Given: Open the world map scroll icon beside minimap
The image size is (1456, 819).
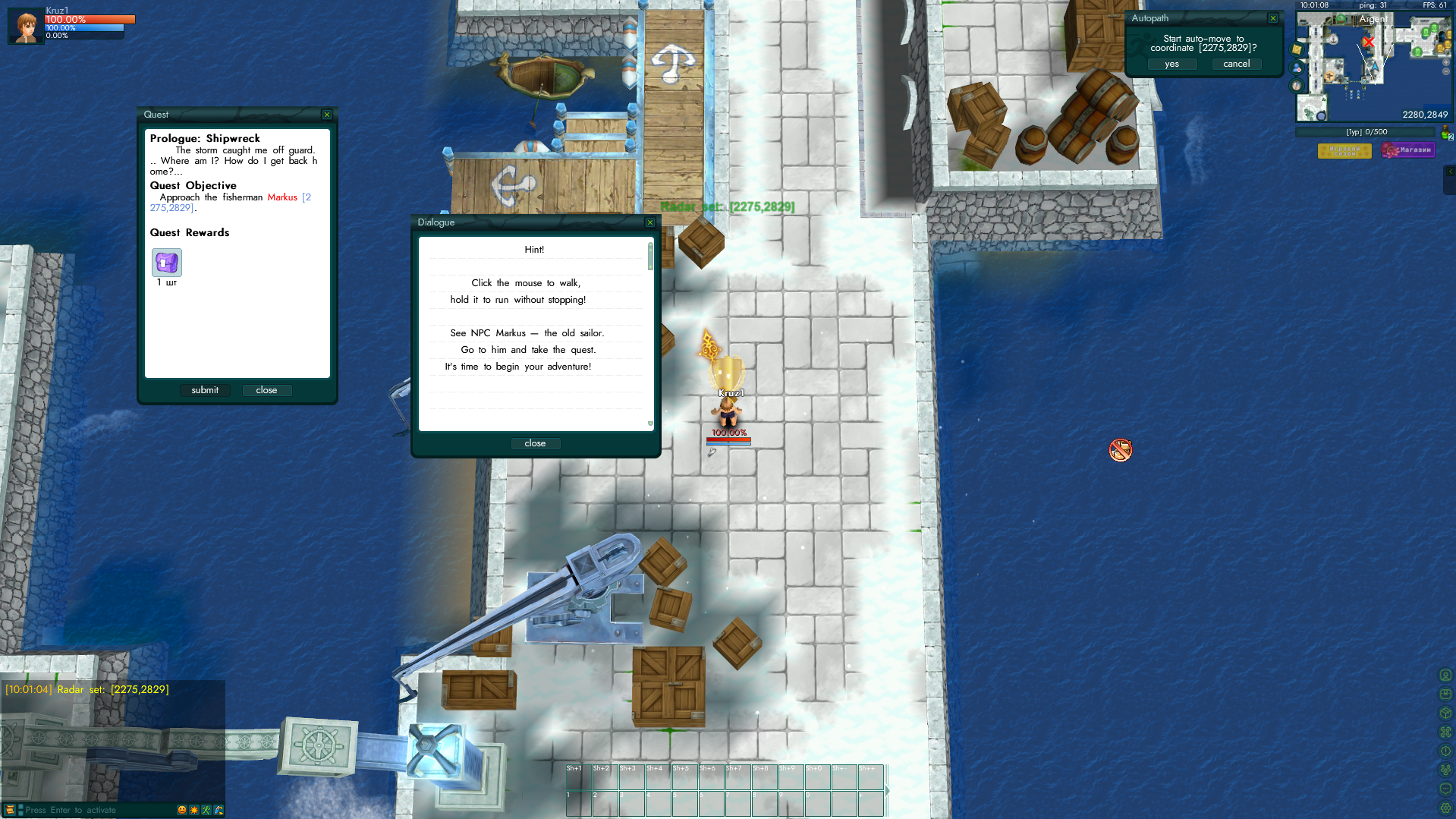Looking at the screenshot, I should click(1297, 50).
